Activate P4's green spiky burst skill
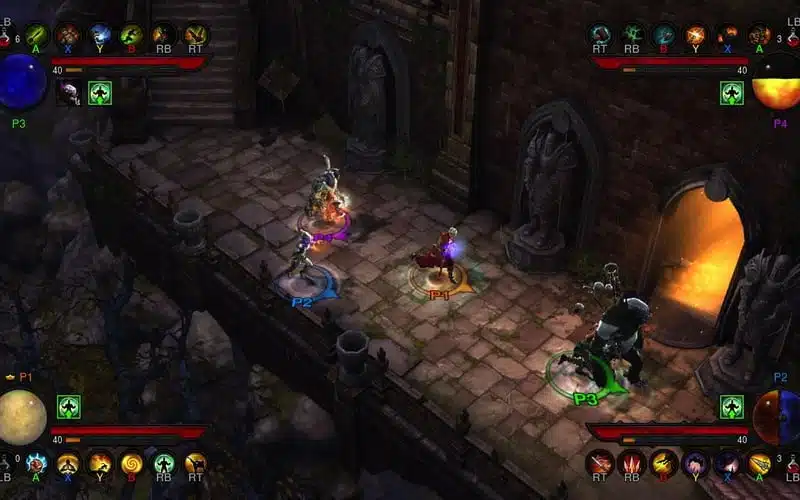 pos(632,36)
